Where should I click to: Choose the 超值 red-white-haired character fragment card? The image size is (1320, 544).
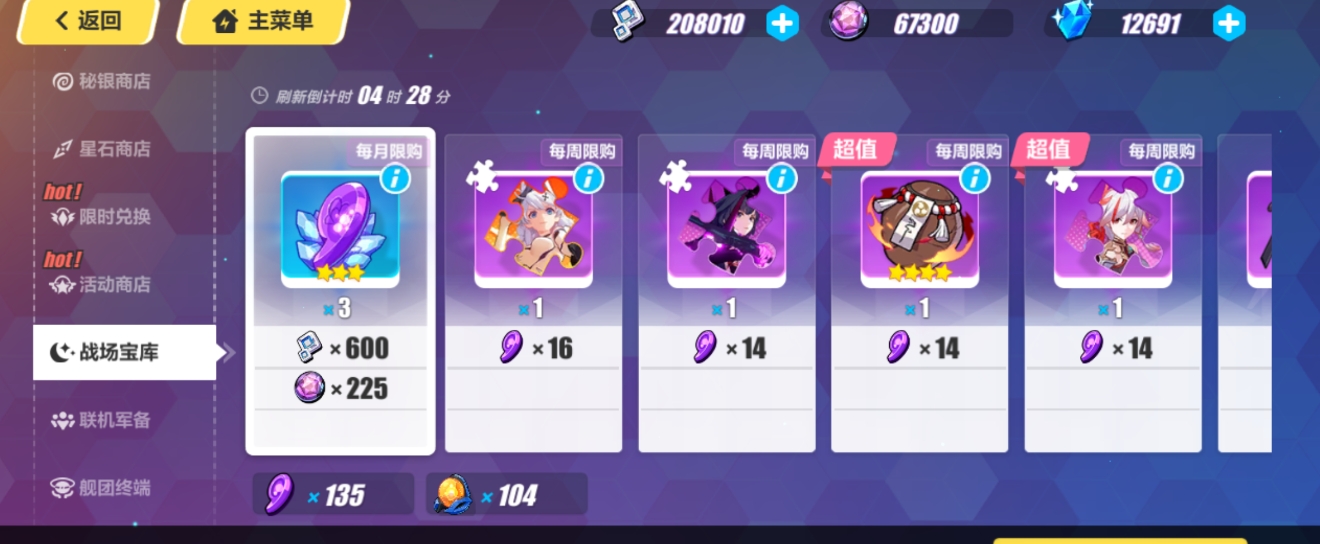click(x=1112, y=292)
